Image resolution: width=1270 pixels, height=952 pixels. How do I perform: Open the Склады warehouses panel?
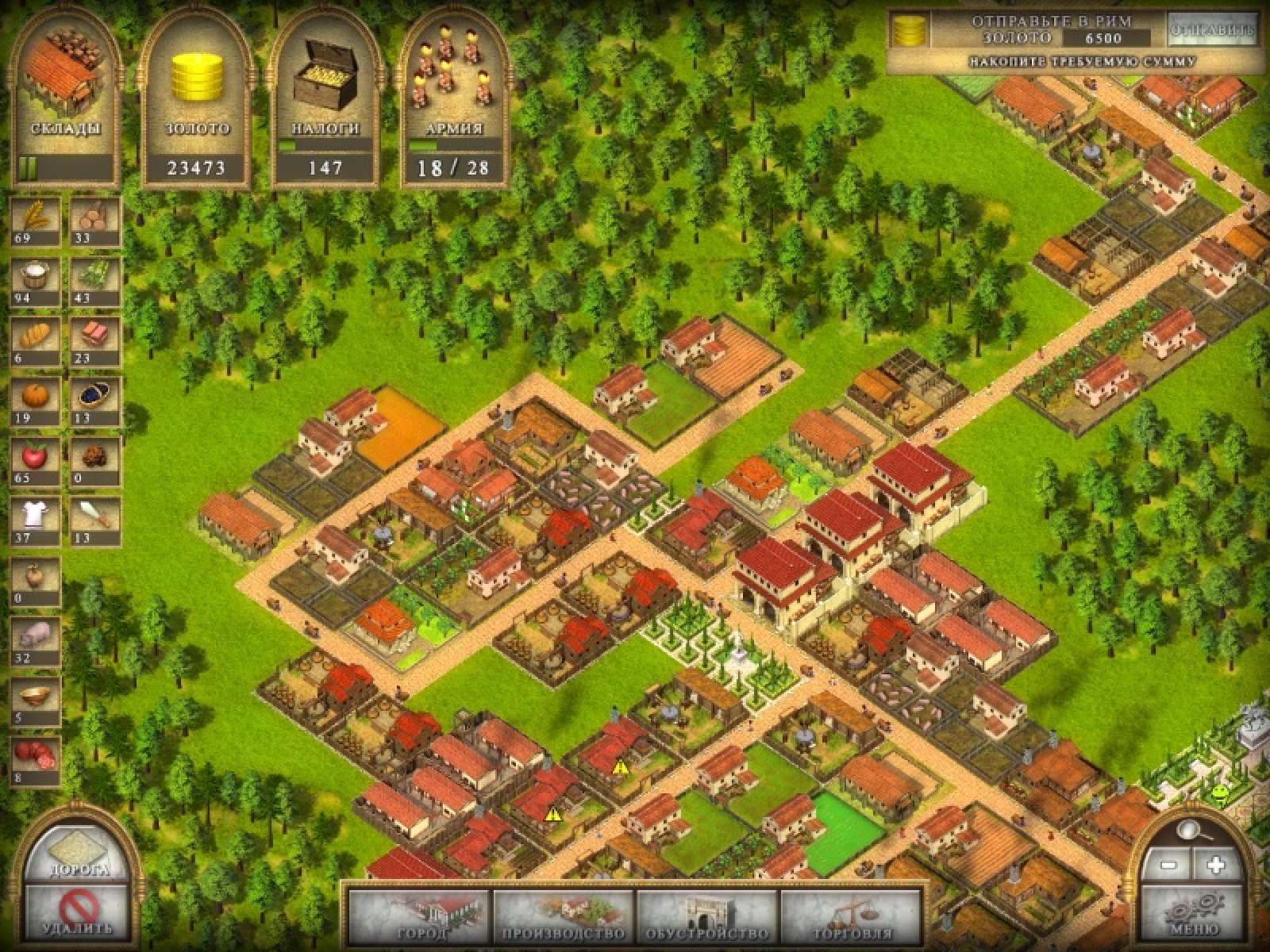coord(65,99)
